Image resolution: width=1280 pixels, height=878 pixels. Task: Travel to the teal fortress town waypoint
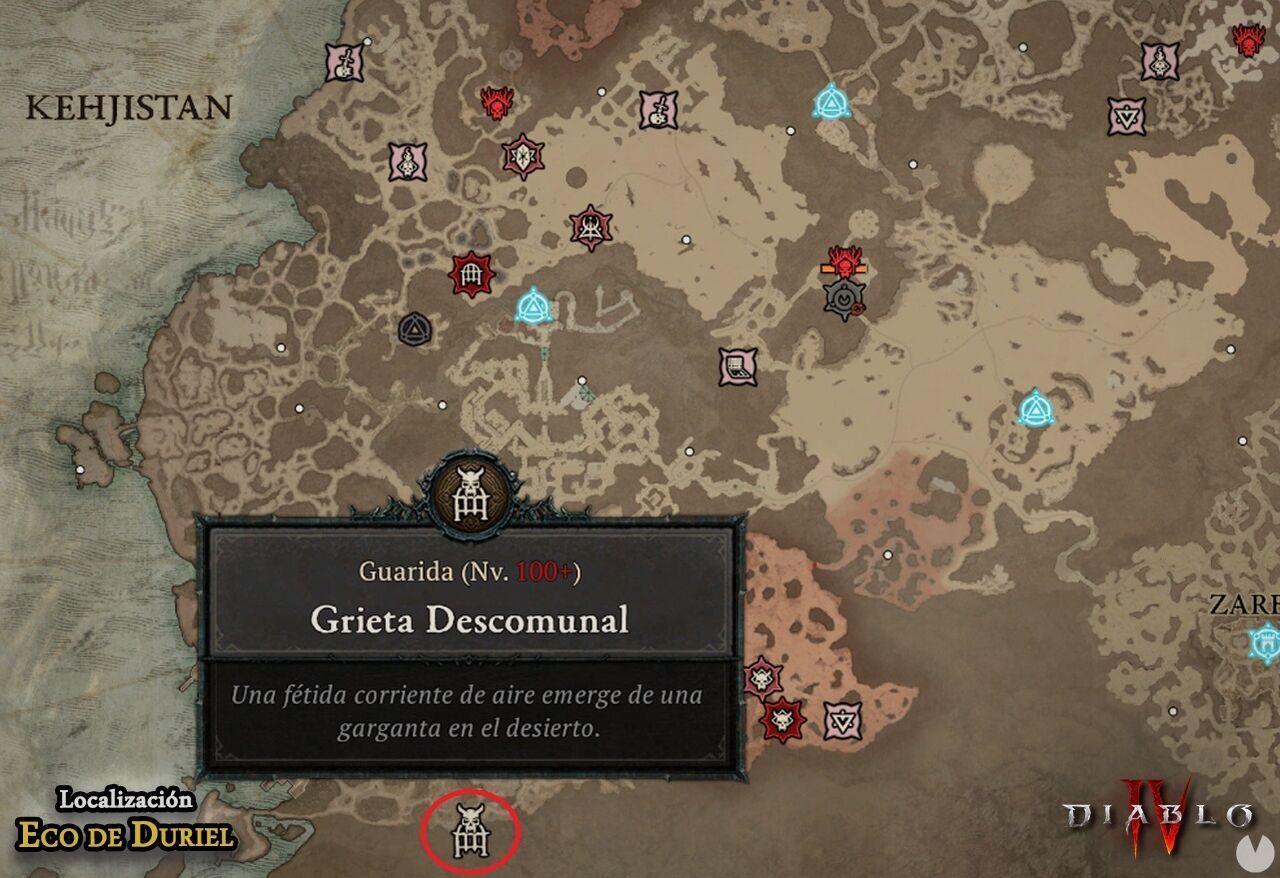click(x=1266, y=641)
